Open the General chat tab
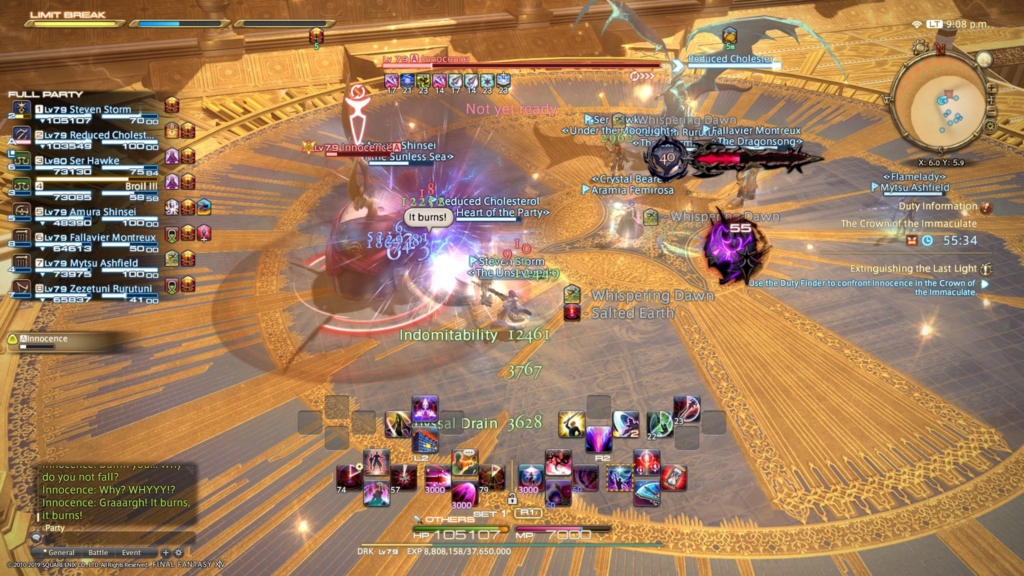1024x576 pixels. [61, 552]
